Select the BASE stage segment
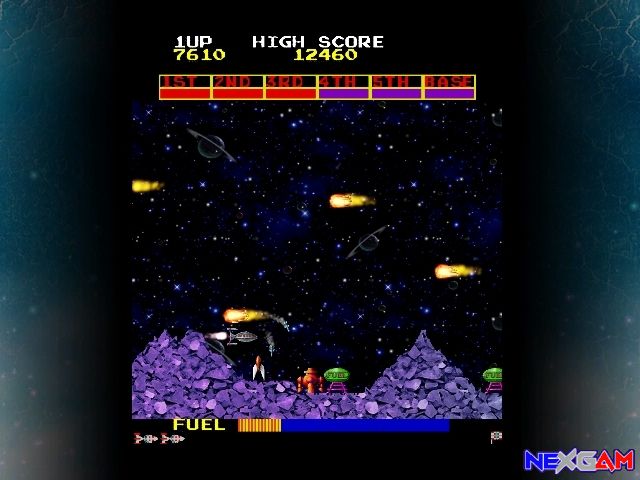This screenshot has width=640, height=480. tap(449, 87)
